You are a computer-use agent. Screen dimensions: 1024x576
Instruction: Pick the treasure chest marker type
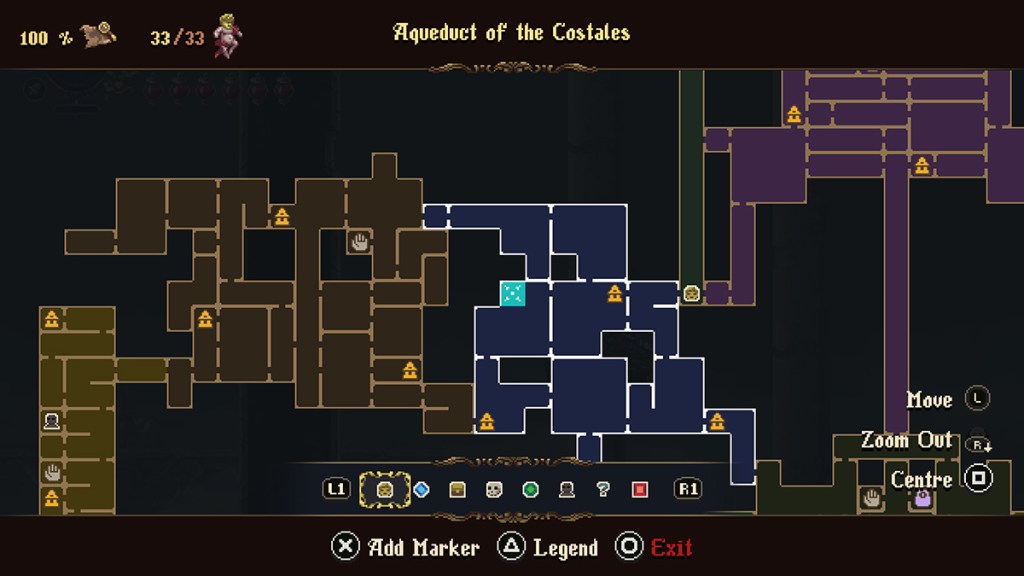pos(457,489)
